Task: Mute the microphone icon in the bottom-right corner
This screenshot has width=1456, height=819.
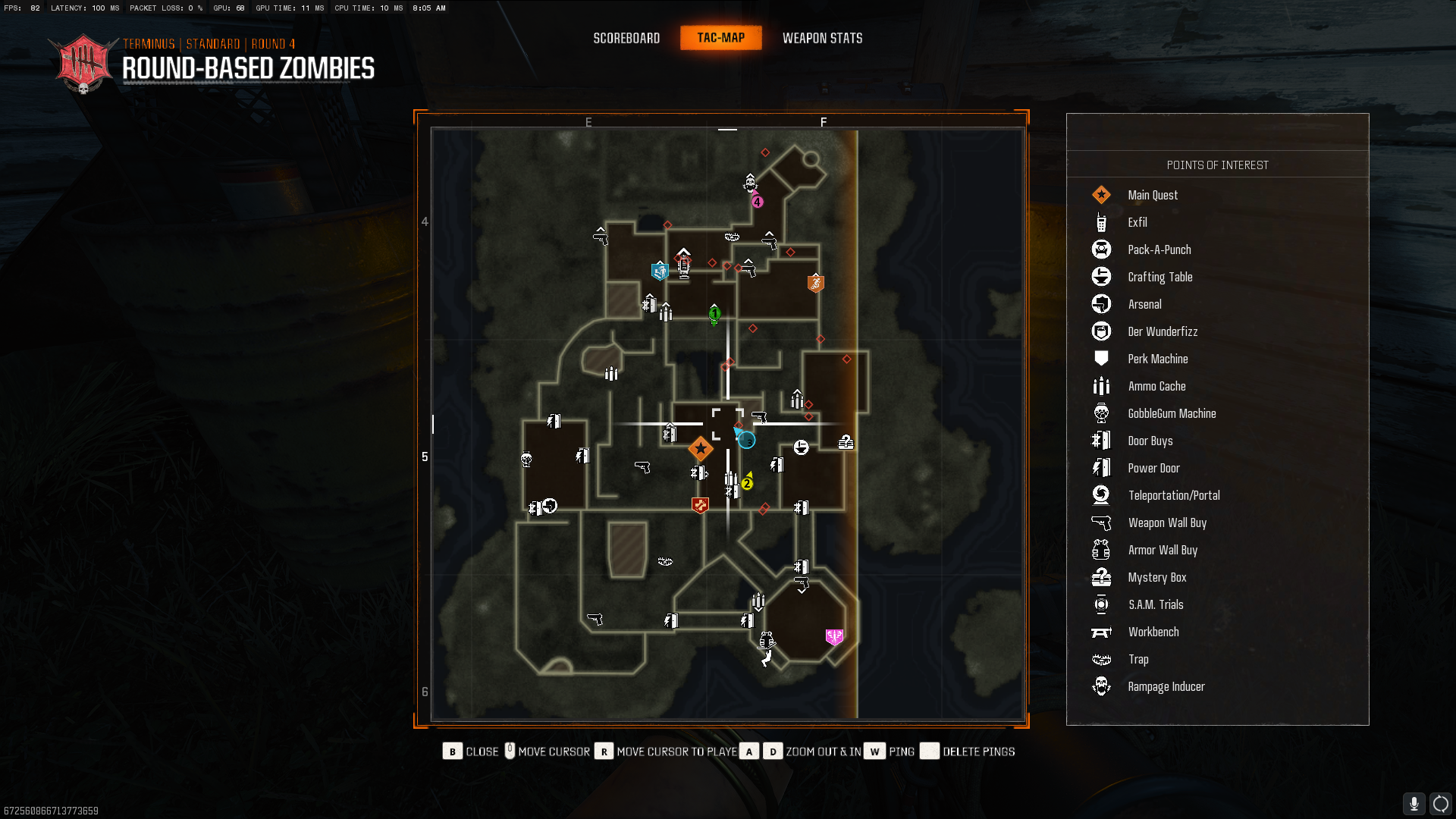Action: [1414, 802]
